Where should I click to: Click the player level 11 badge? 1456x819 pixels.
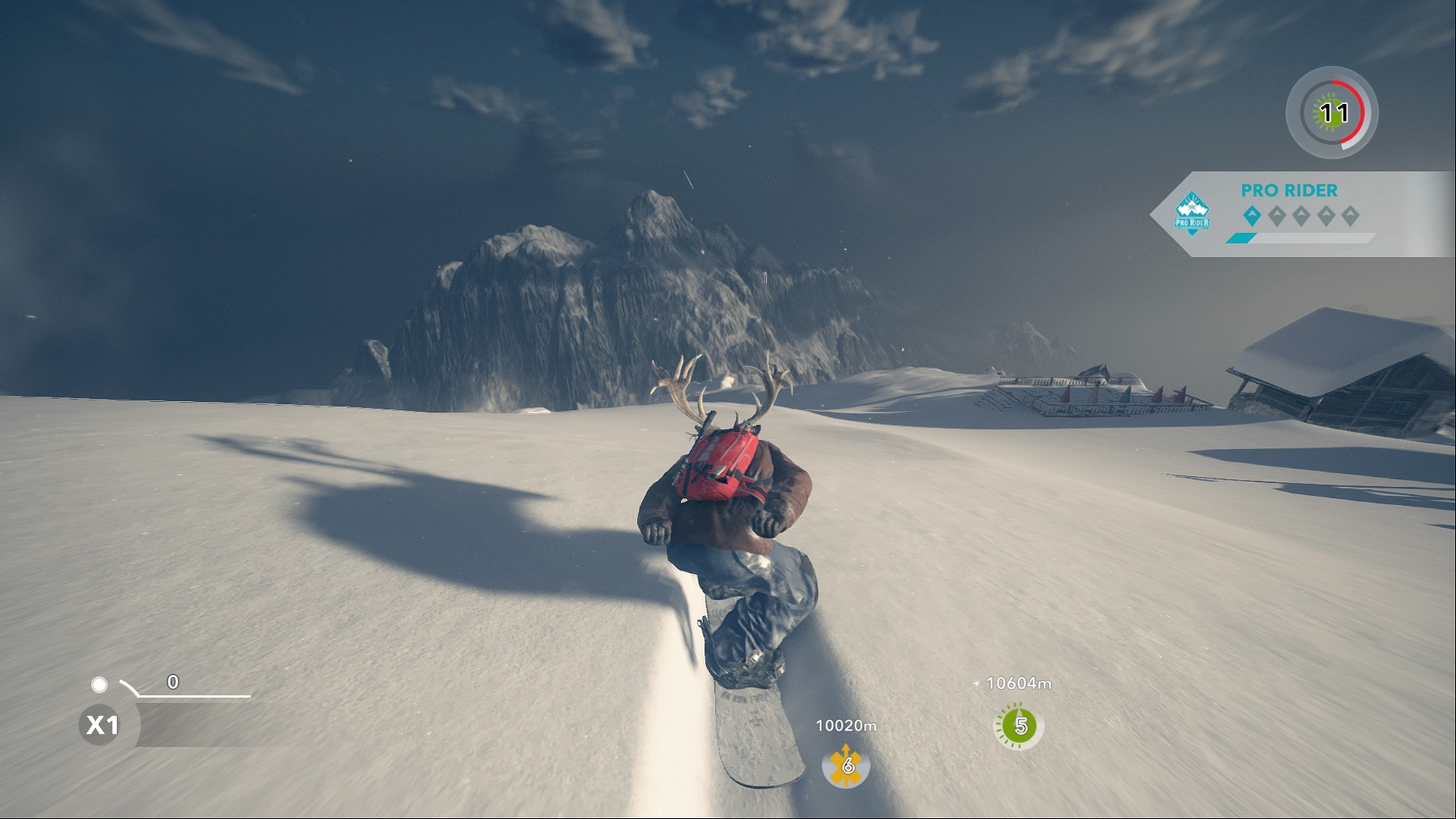pyautogui.click(x=1332, y=113)
